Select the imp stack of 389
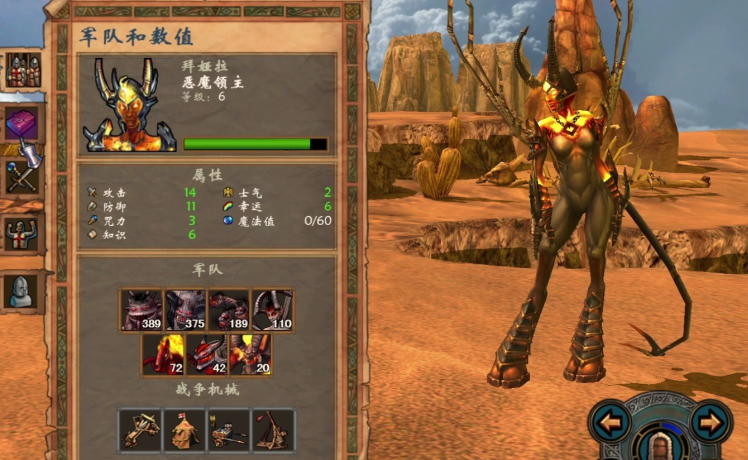The height and width of the screenshot is (460, 748). [x=142, y=310]
